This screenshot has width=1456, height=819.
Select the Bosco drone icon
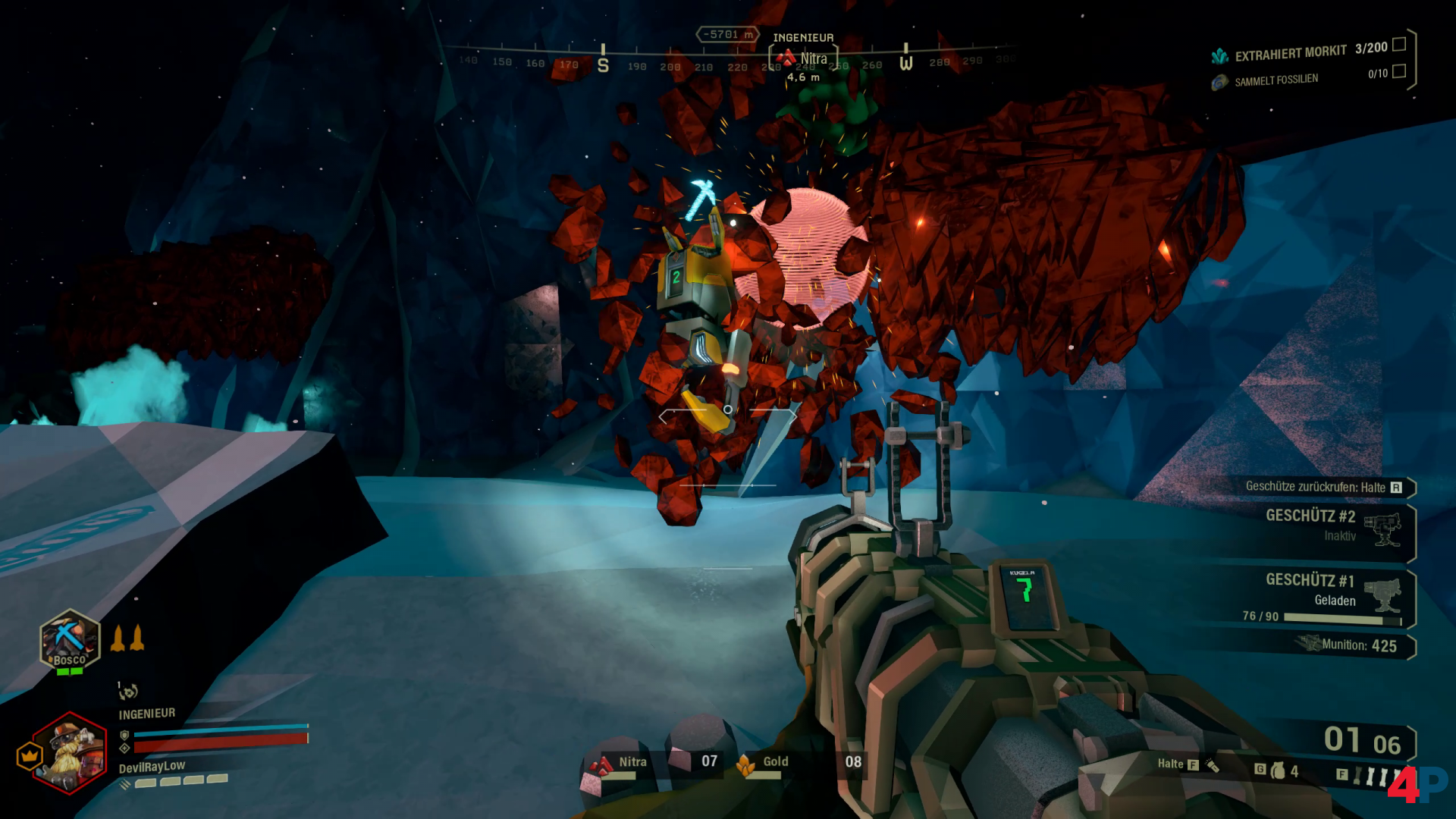pyautogui.click(x=70, y=641)
